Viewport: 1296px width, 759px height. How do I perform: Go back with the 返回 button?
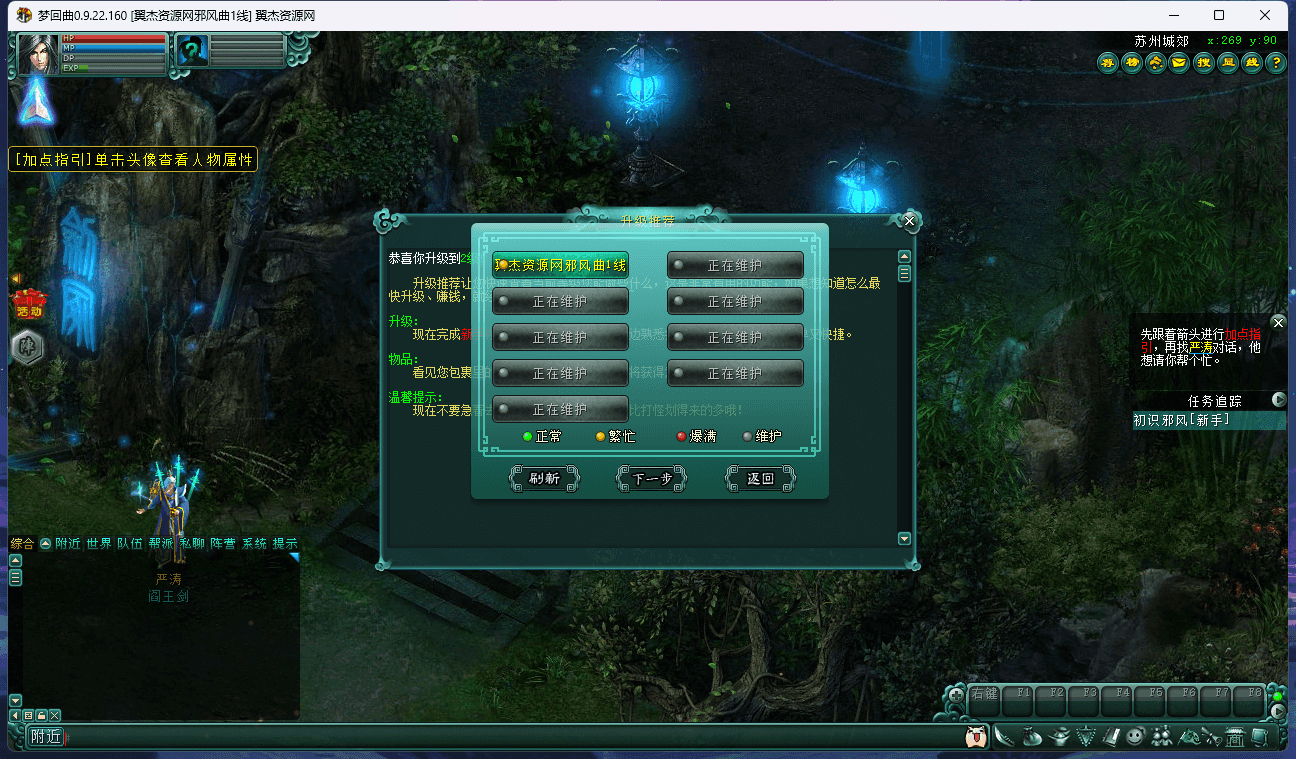(x=760, y=479)
